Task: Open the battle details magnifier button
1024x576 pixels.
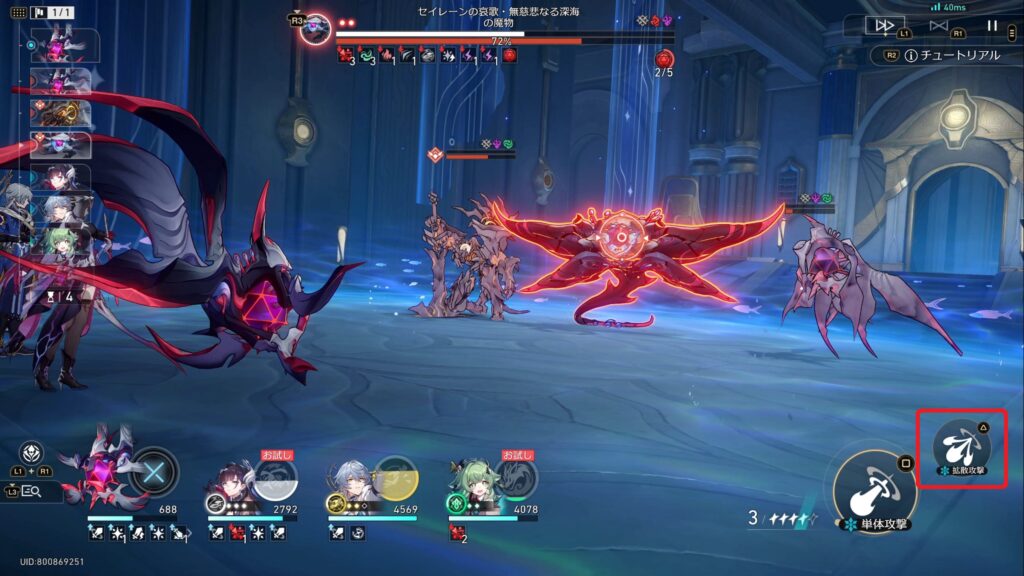Action: (x=31, y=491)
